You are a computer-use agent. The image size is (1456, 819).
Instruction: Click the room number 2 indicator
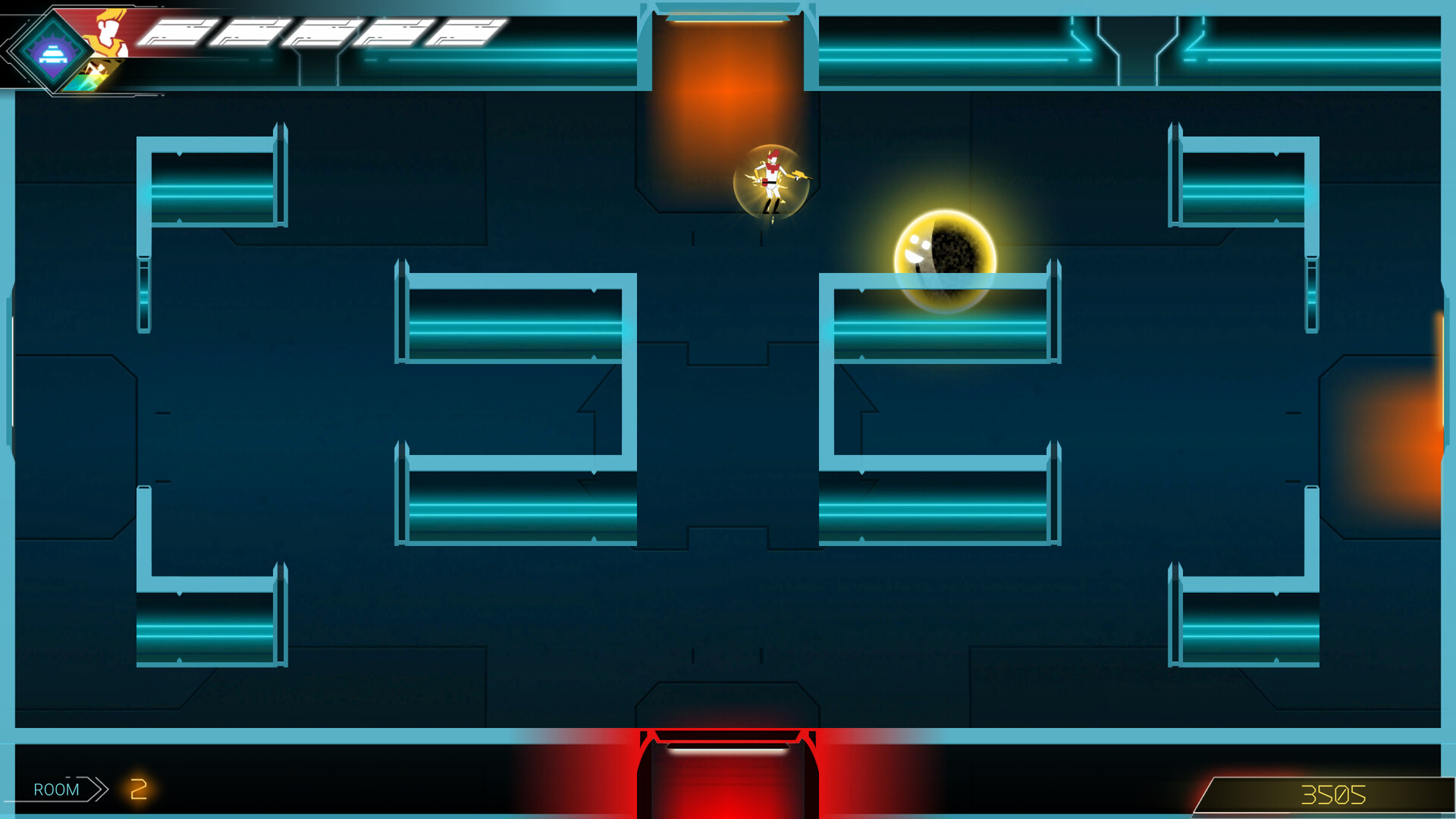[139, 789]
